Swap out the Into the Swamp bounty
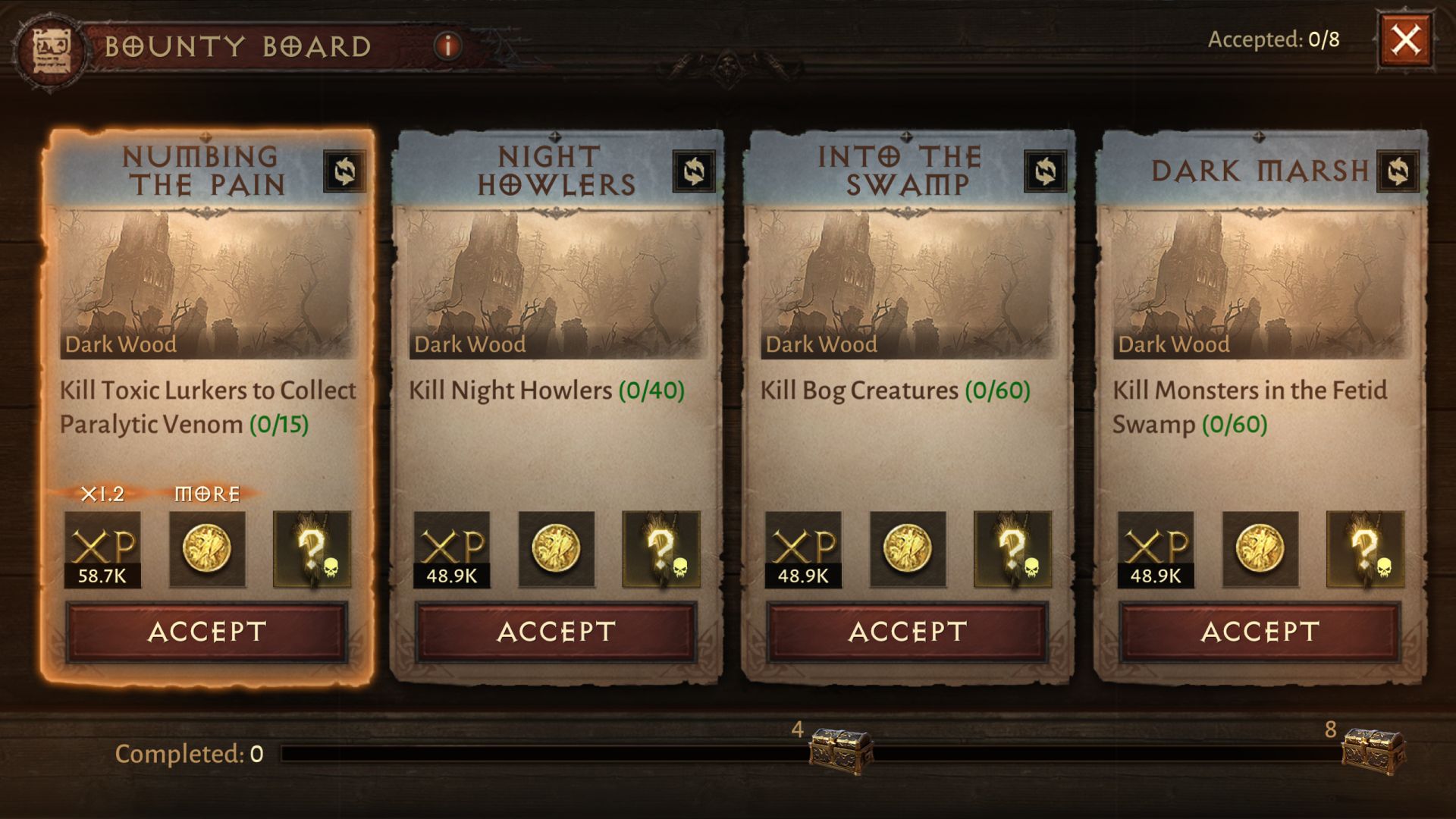Screen dimensions: 1456x819 [1045, 171]
